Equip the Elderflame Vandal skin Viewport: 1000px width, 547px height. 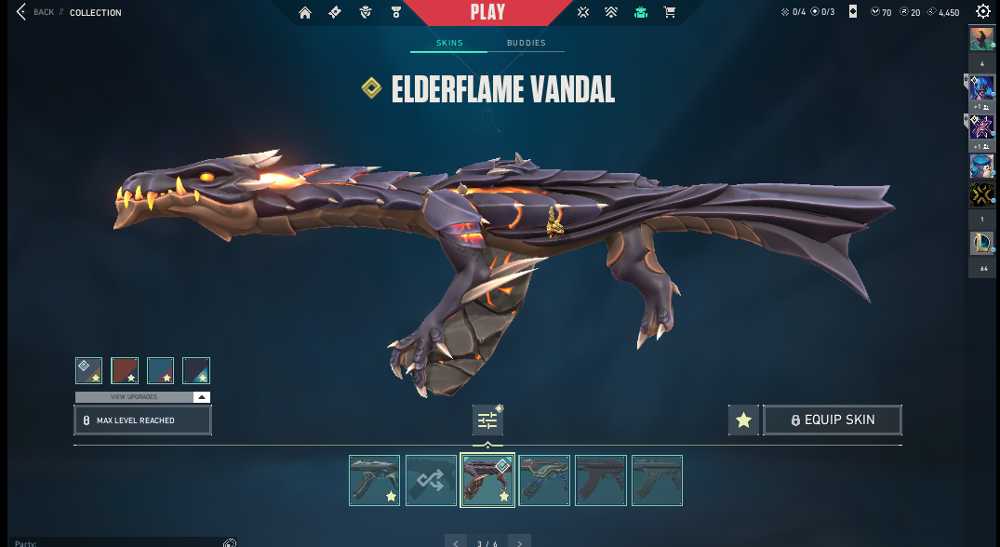pos(832,420)
